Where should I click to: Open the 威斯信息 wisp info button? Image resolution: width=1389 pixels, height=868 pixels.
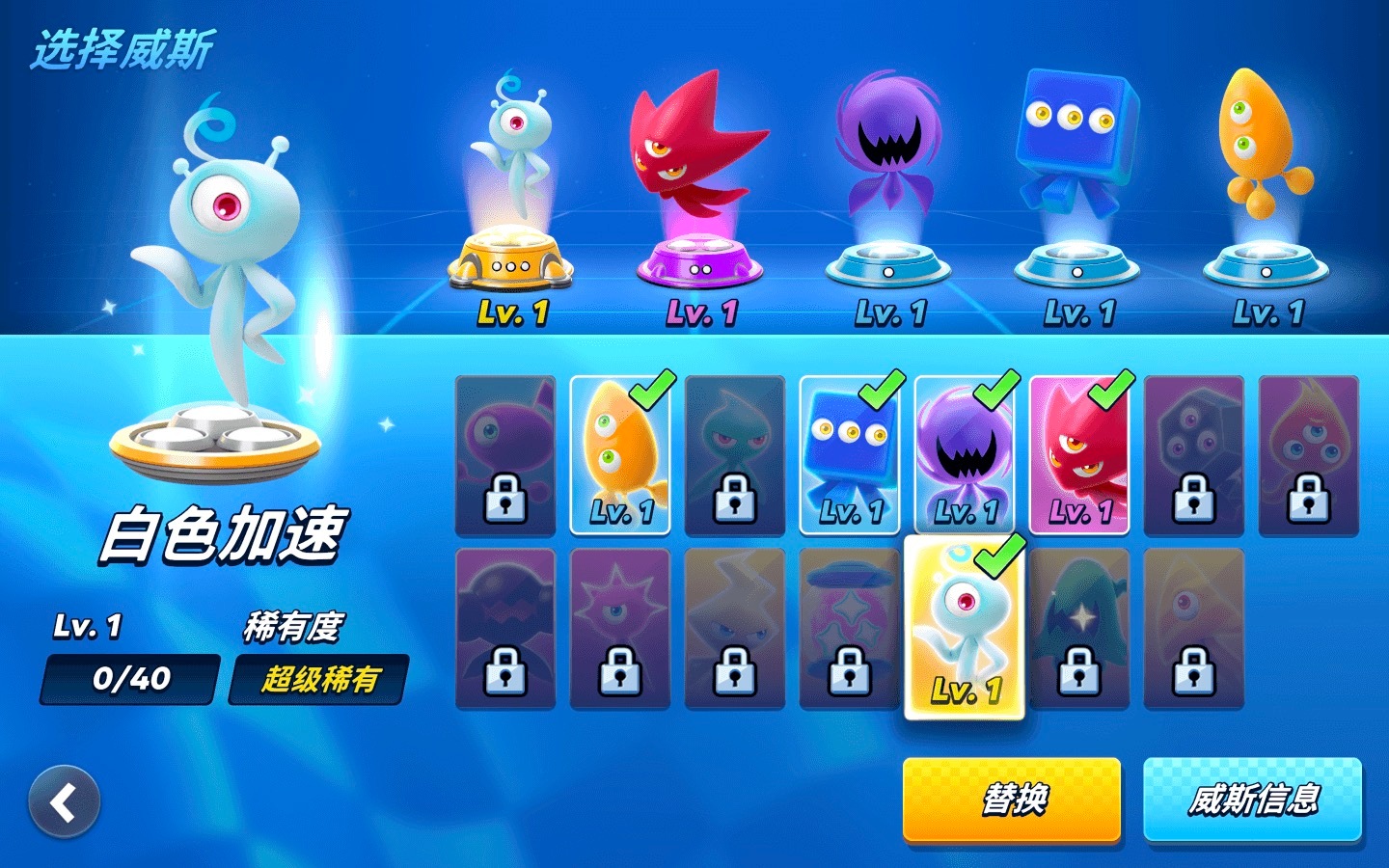[x=1252, y=799]
